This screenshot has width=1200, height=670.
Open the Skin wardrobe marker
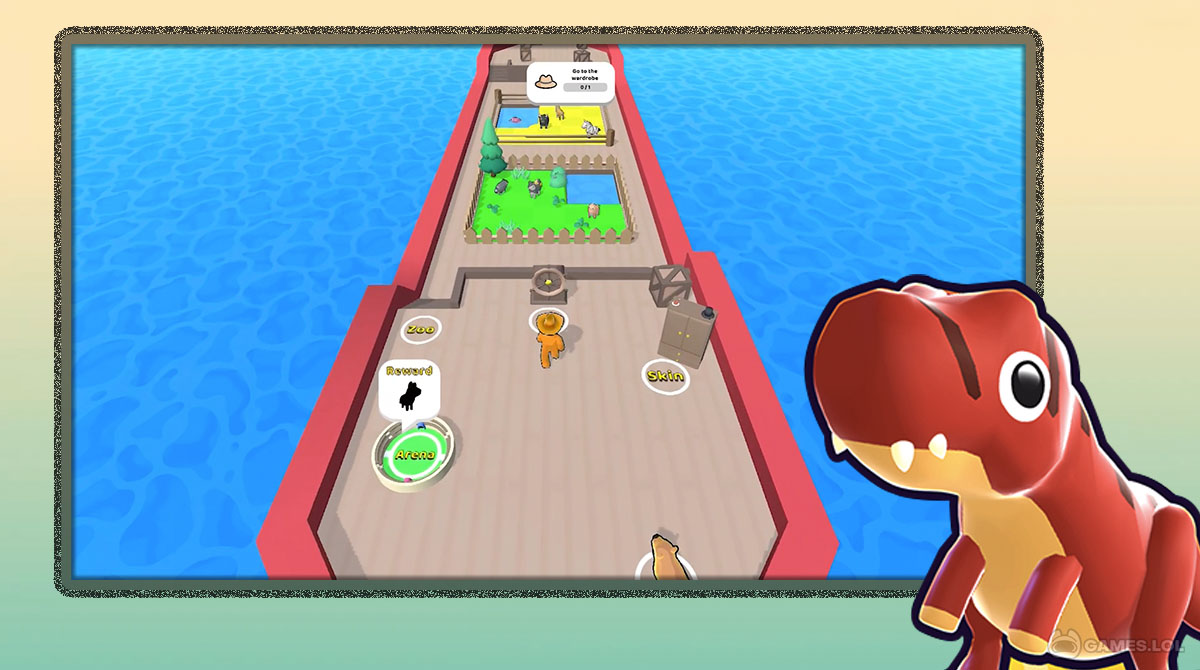pos(665,376)
